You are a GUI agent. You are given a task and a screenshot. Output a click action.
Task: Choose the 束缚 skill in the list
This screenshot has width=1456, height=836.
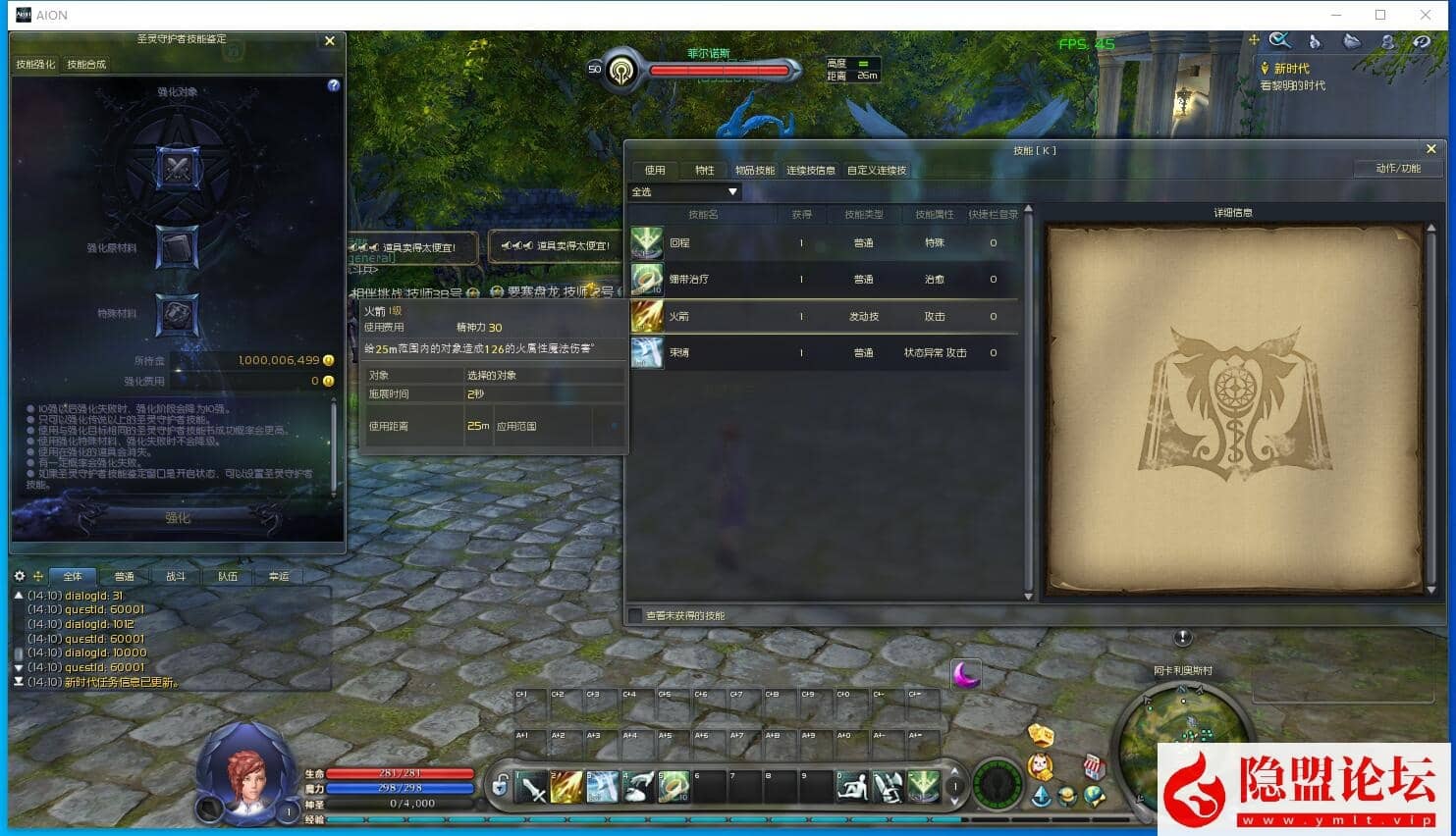[825, 353]
